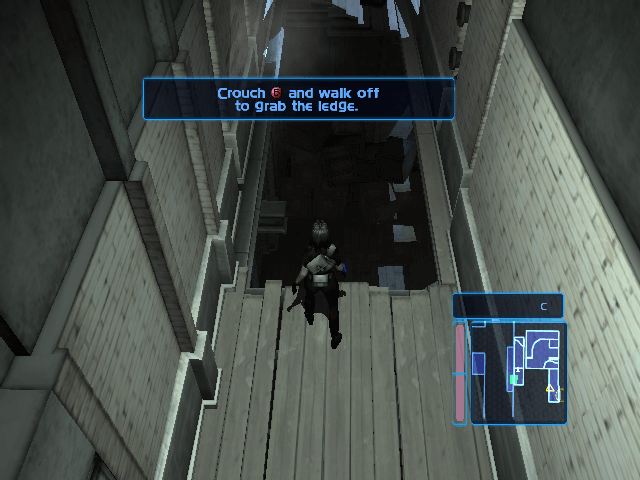Click the minimap panel
640x480 pixels.
tap(518, 372)
